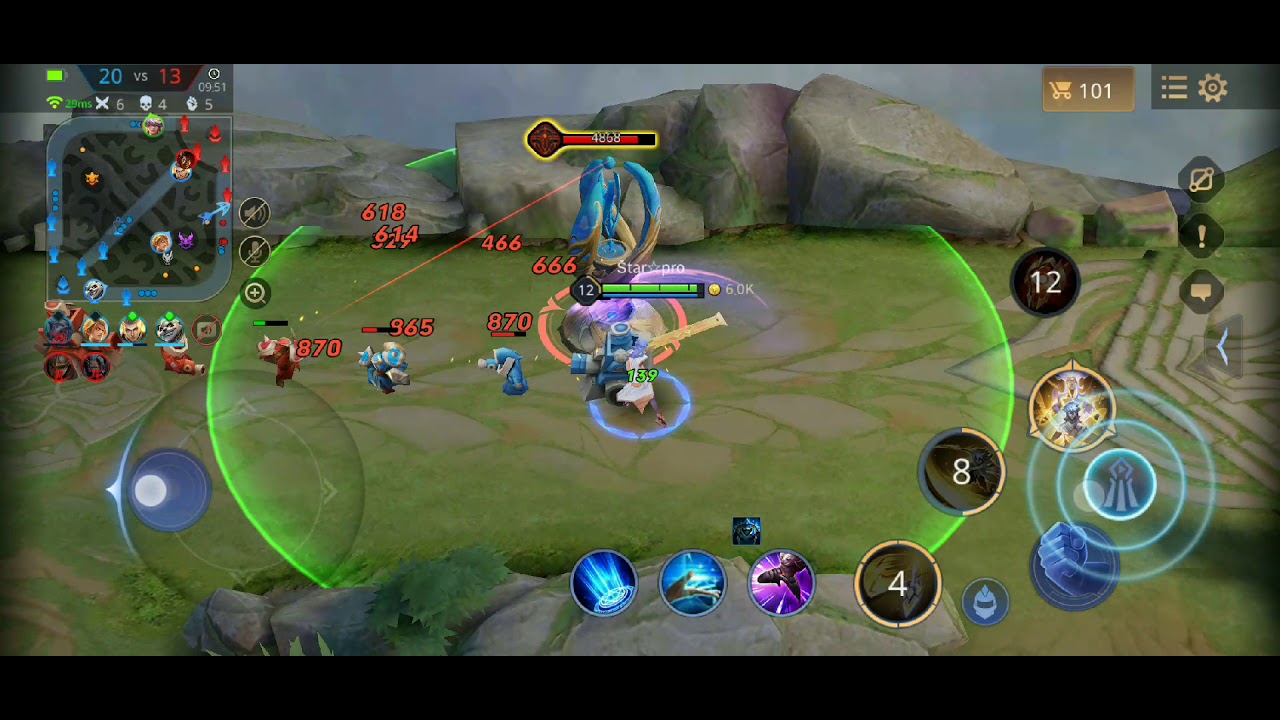Use the skill showing cooldown 8
This screenshot has height=720, width=1280.
point(962,472)
